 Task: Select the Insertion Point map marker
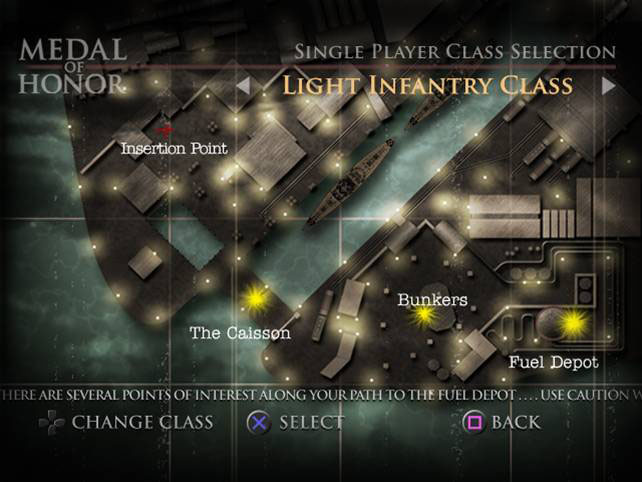click(167, 130)
